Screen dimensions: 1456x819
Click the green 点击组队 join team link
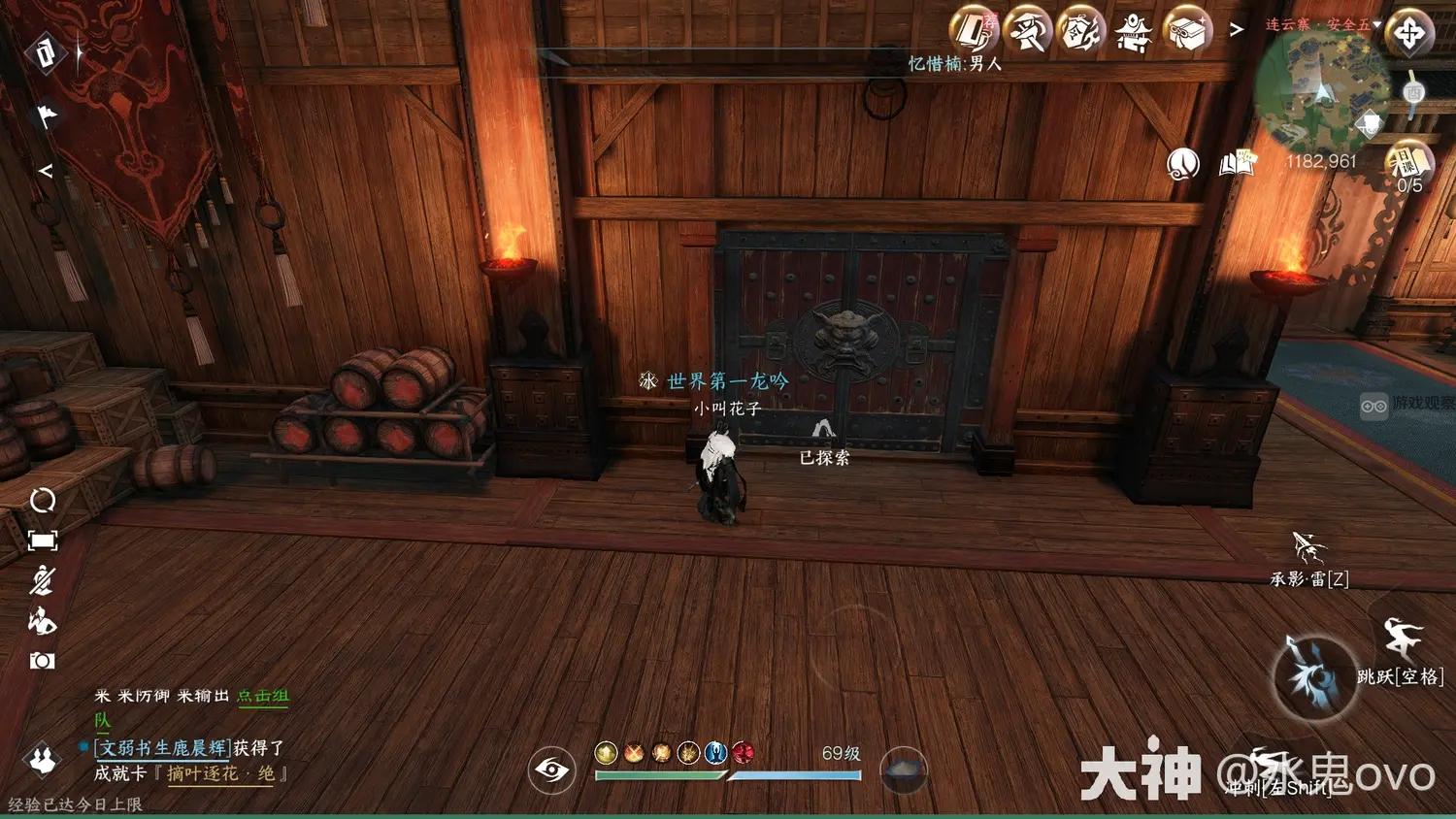click(262, 696)
